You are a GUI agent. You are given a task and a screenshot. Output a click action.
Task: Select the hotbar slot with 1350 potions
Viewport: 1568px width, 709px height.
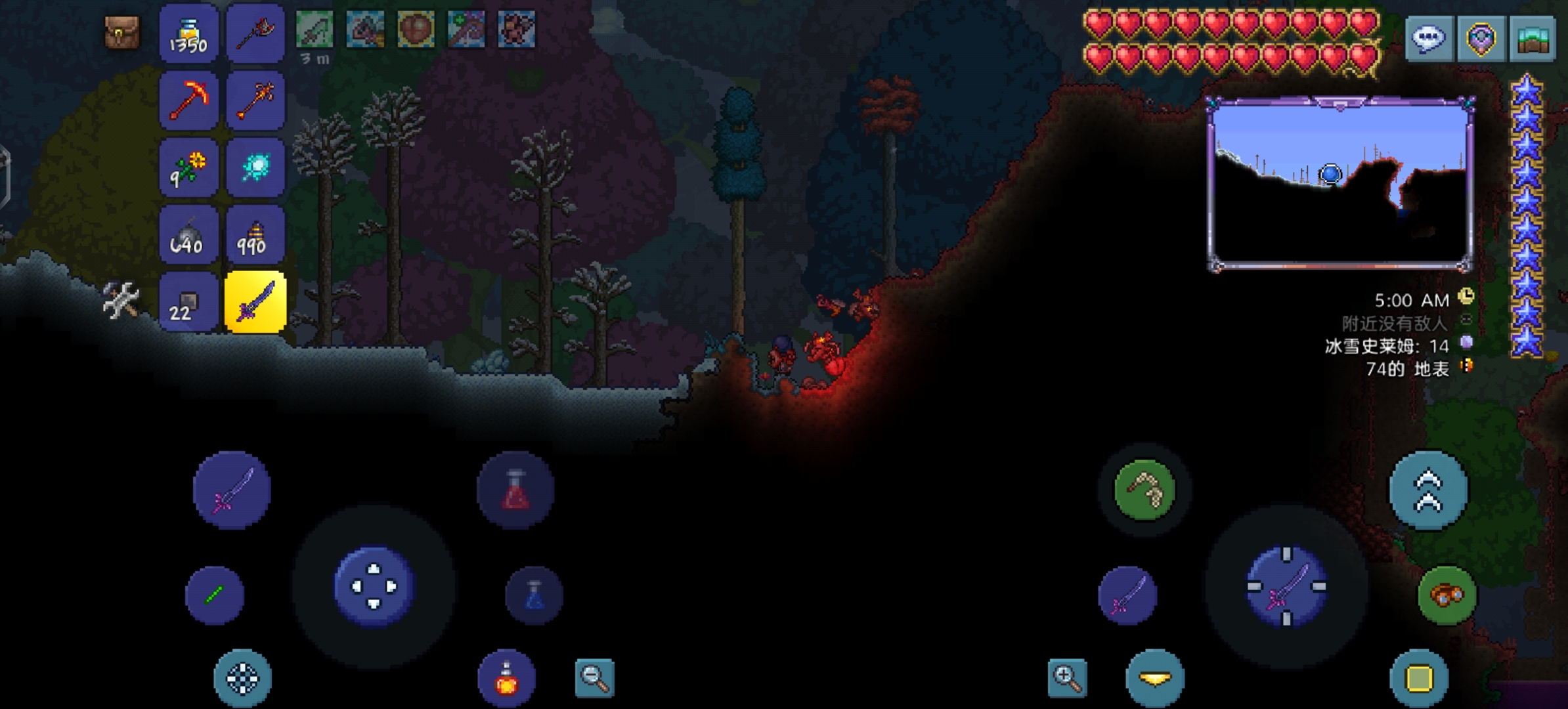(x=188, y=33)
